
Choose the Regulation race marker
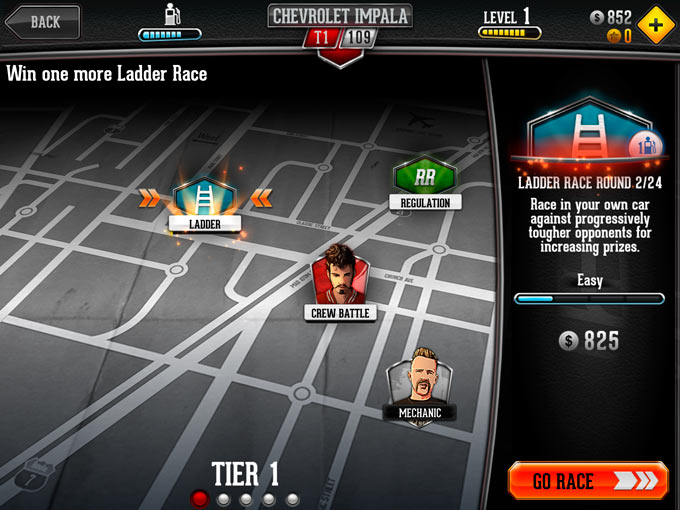coord(425,180)
